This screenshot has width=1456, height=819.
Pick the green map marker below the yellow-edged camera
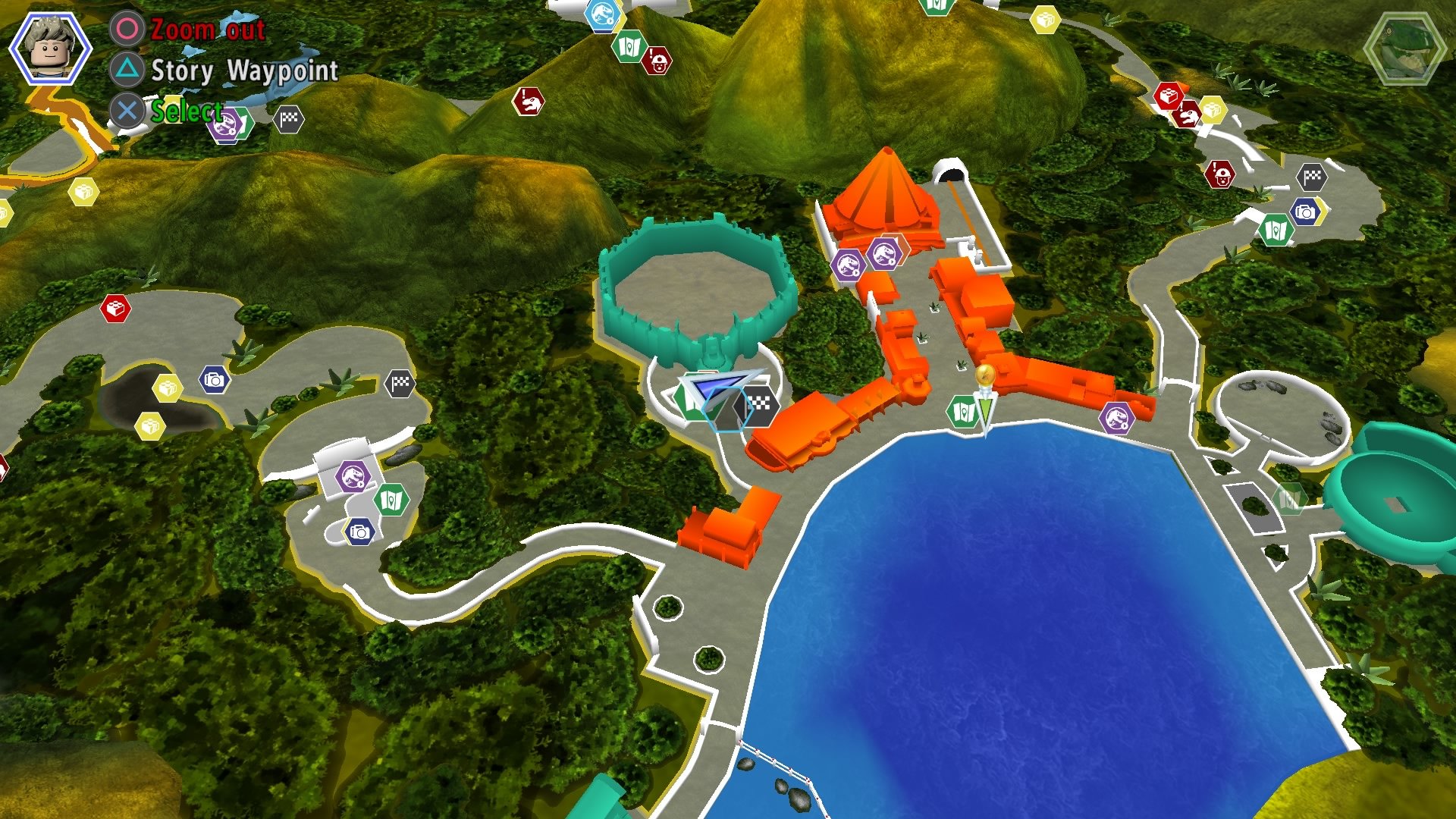tap(1275, 229)
